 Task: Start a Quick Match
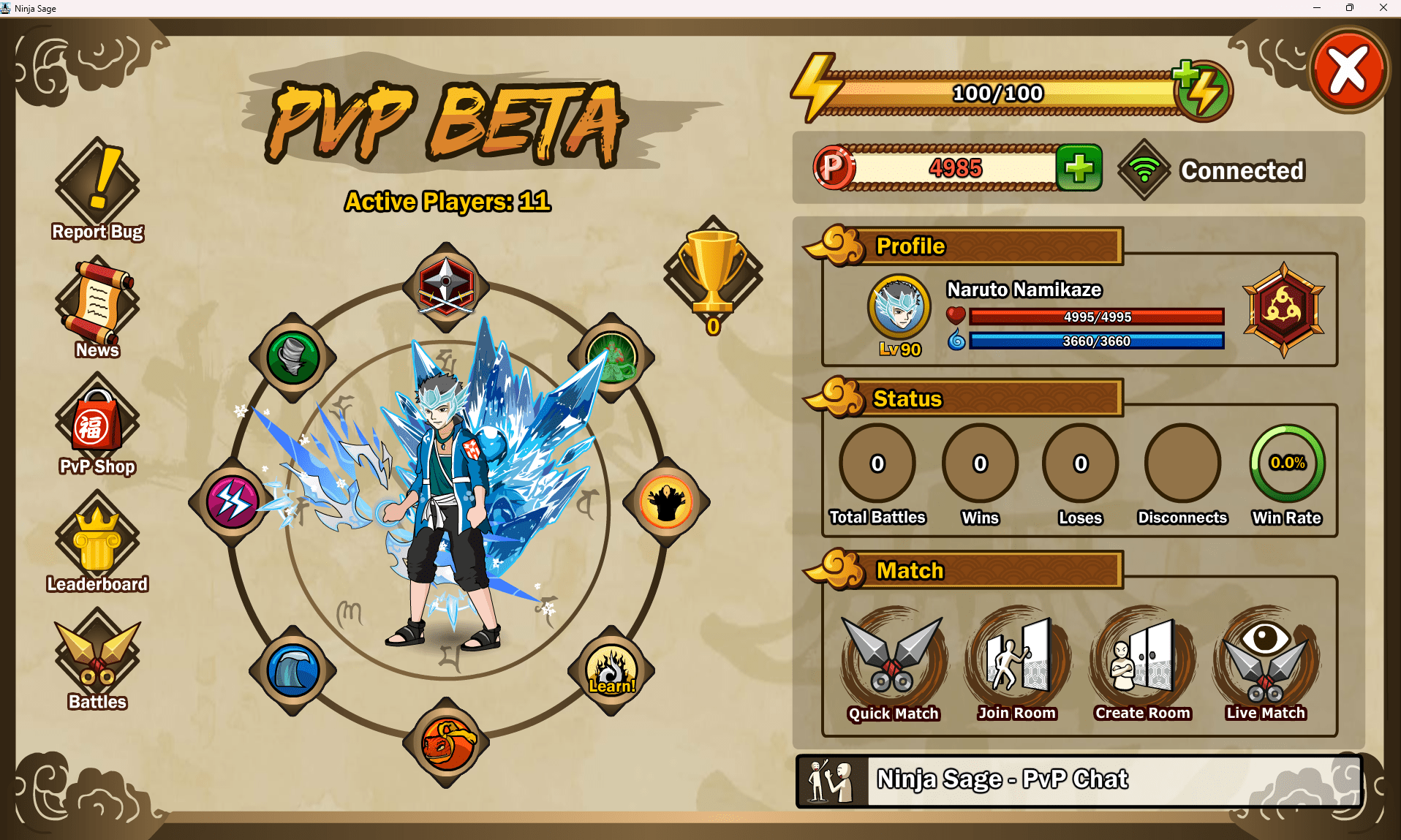893,663
